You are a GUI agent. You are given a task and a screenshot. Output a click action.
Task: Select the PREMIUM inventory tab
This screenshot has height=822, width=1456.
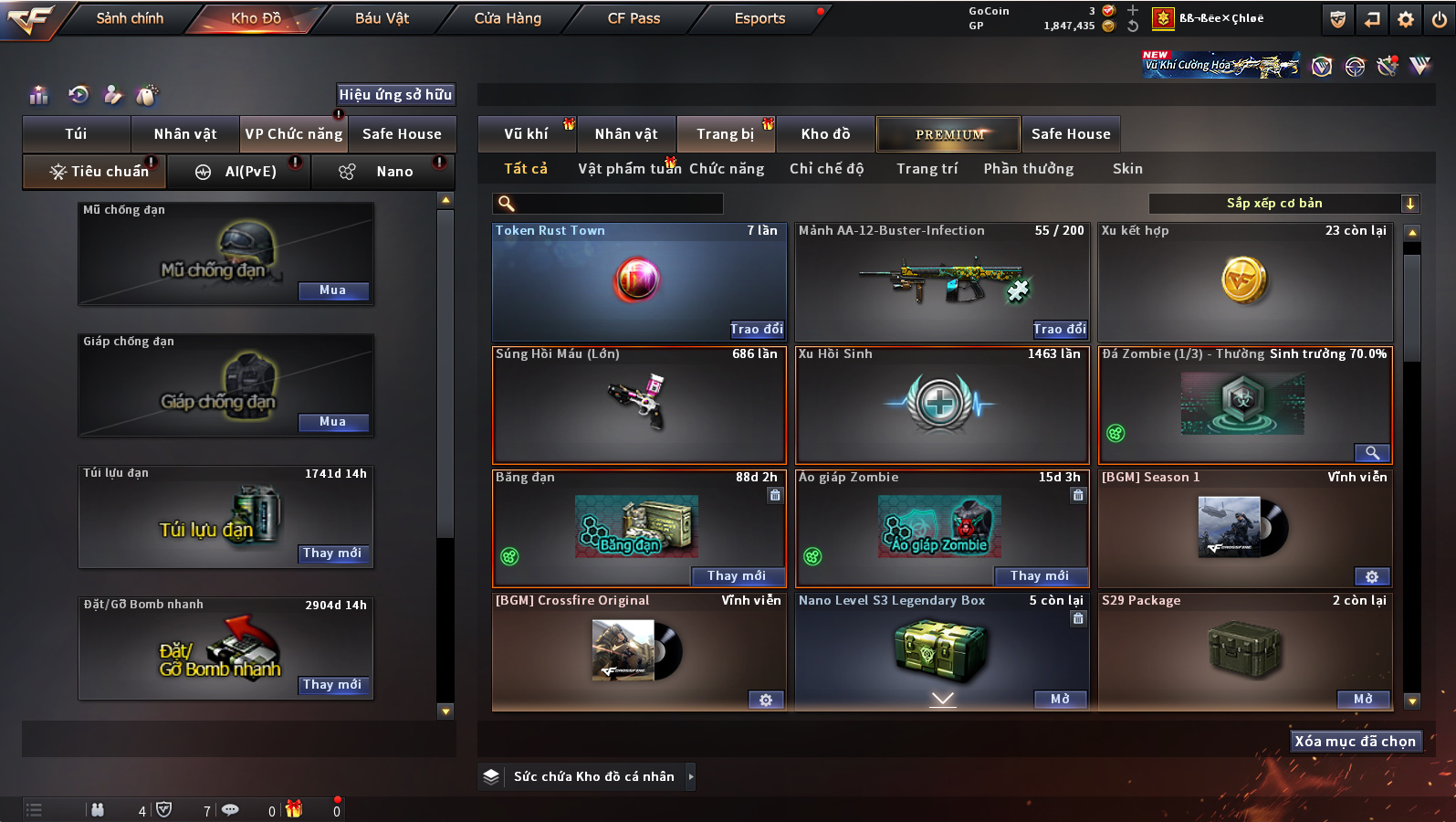(x=949, y=134)
